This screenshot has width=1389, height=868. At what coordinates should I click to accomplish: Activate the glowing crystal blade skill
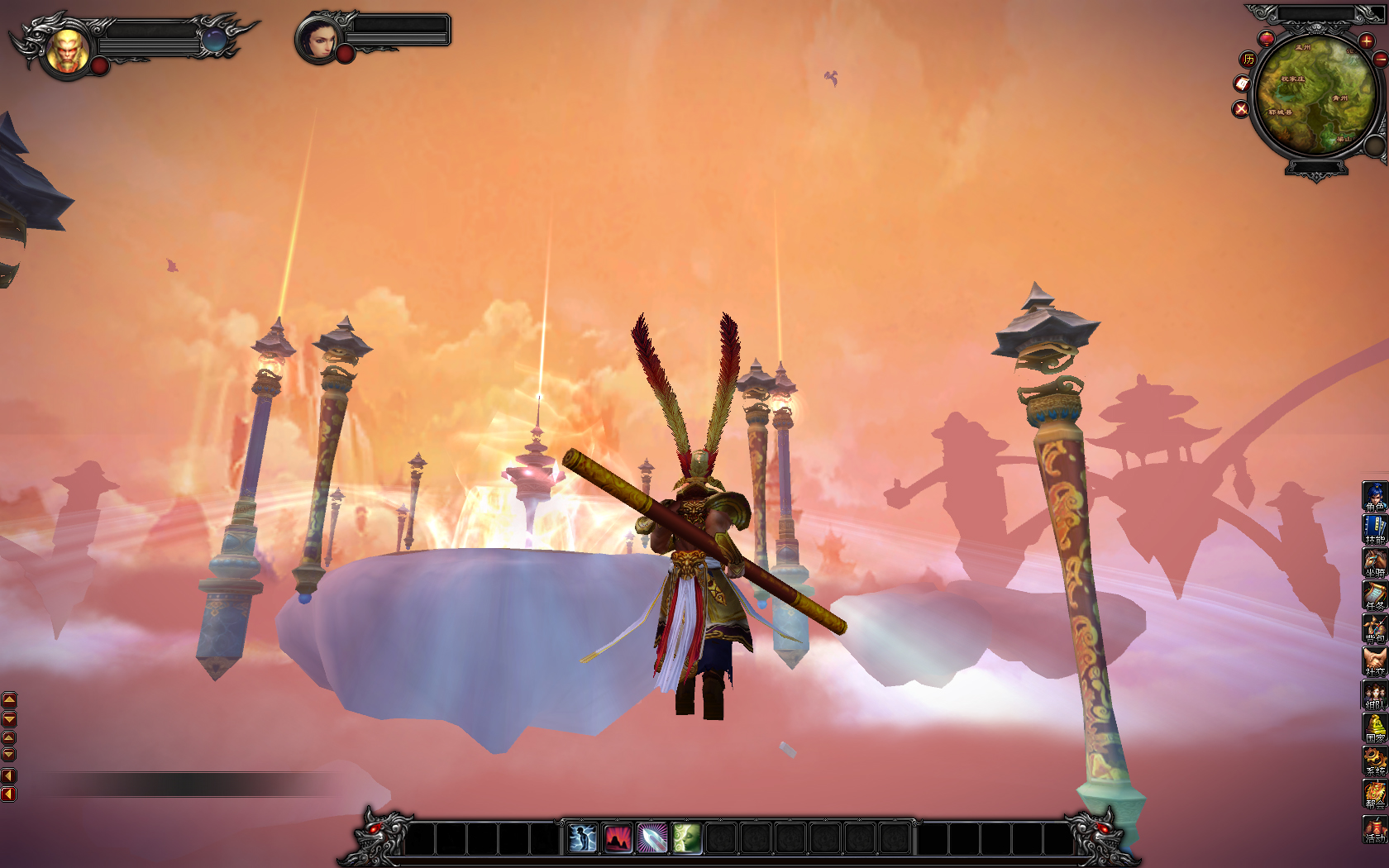[652, 838]
